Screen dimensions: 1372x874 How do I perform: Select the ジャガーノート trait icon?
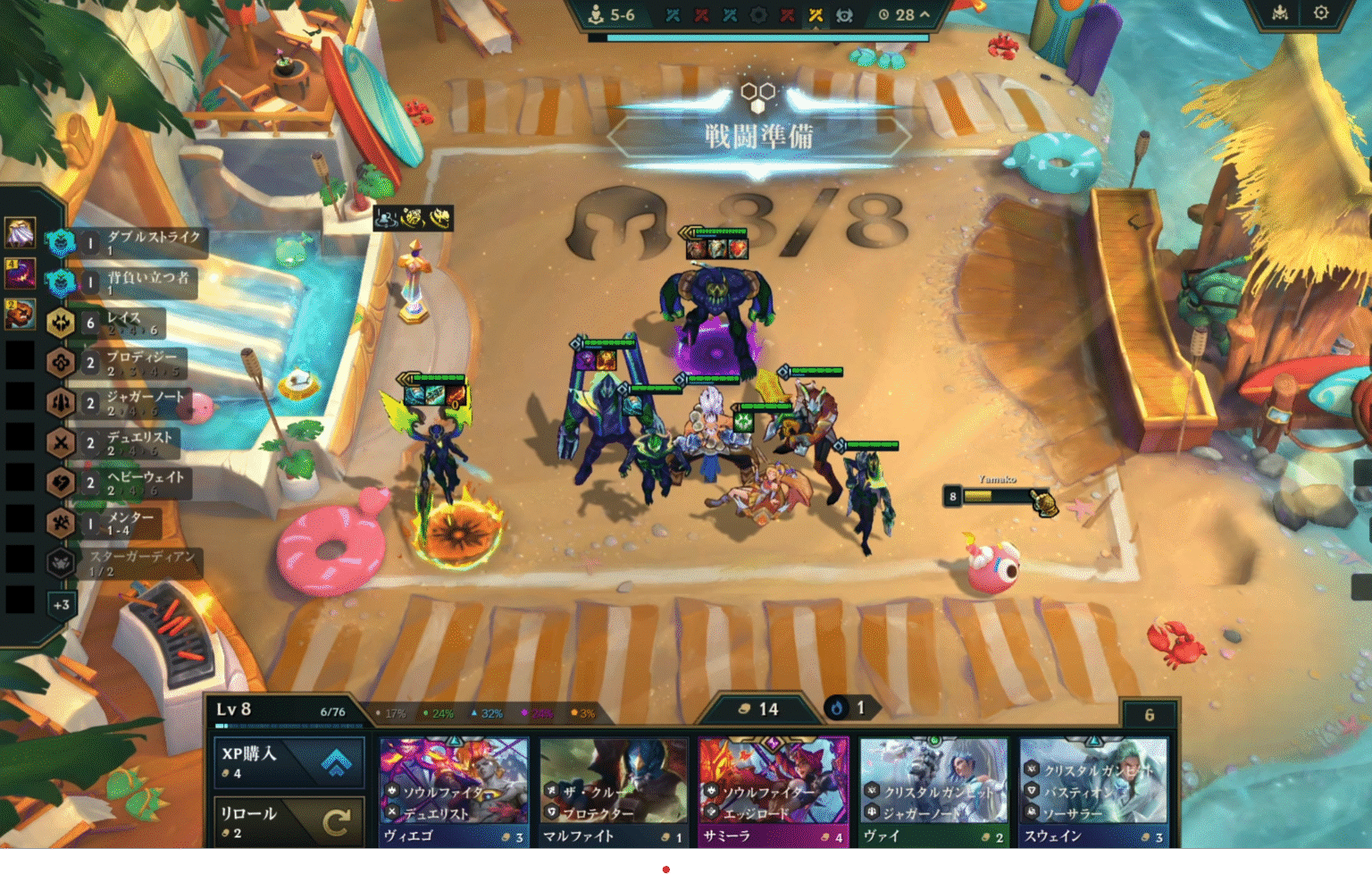(x=58, y=403)
